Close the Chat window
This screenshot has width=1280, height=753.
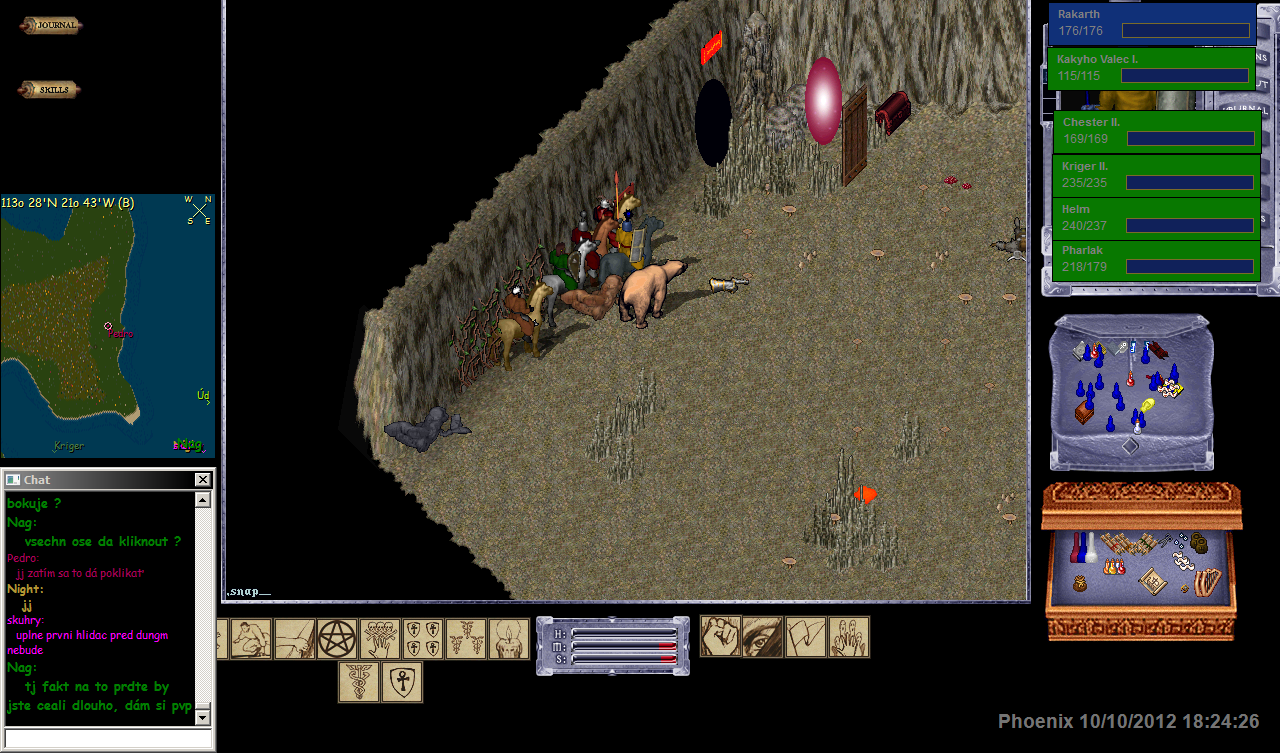coord(202,480)
